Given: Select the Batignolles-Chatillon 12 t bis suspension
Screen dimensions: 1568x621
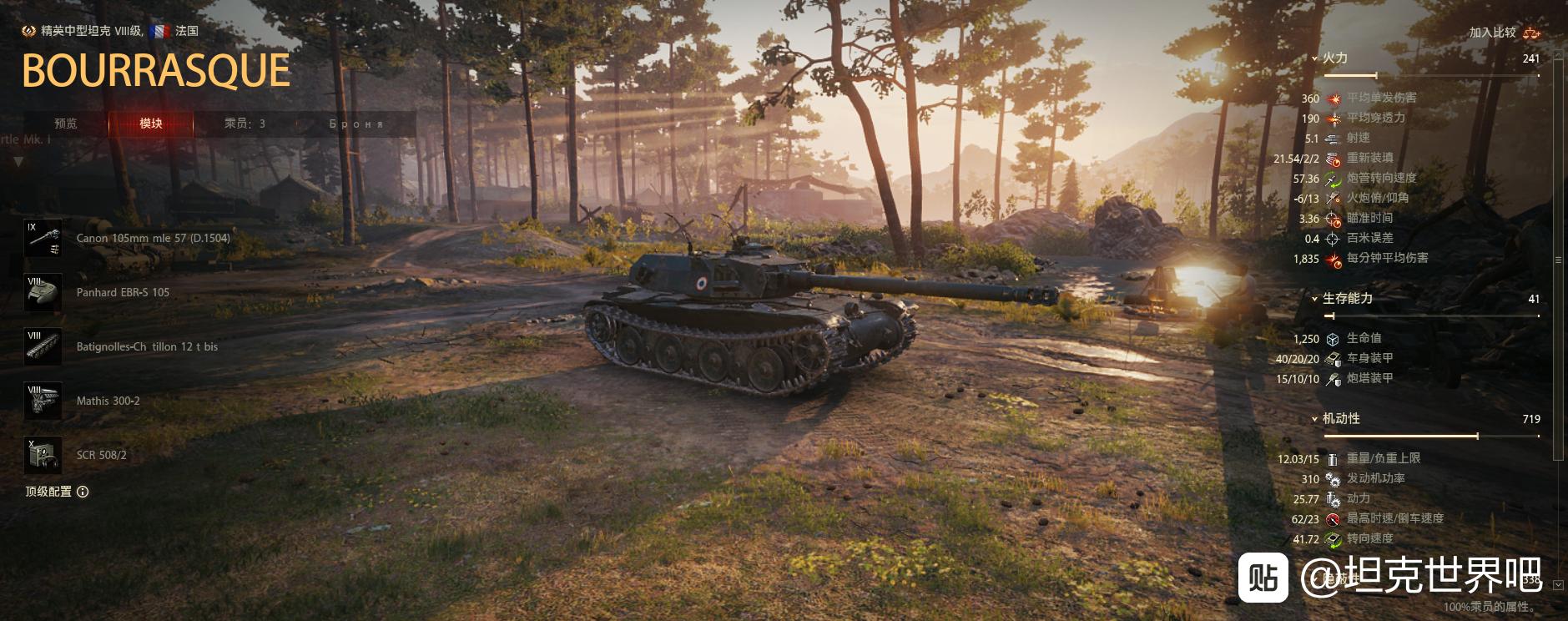Looking at the screenshot, I should pos(43,347).
